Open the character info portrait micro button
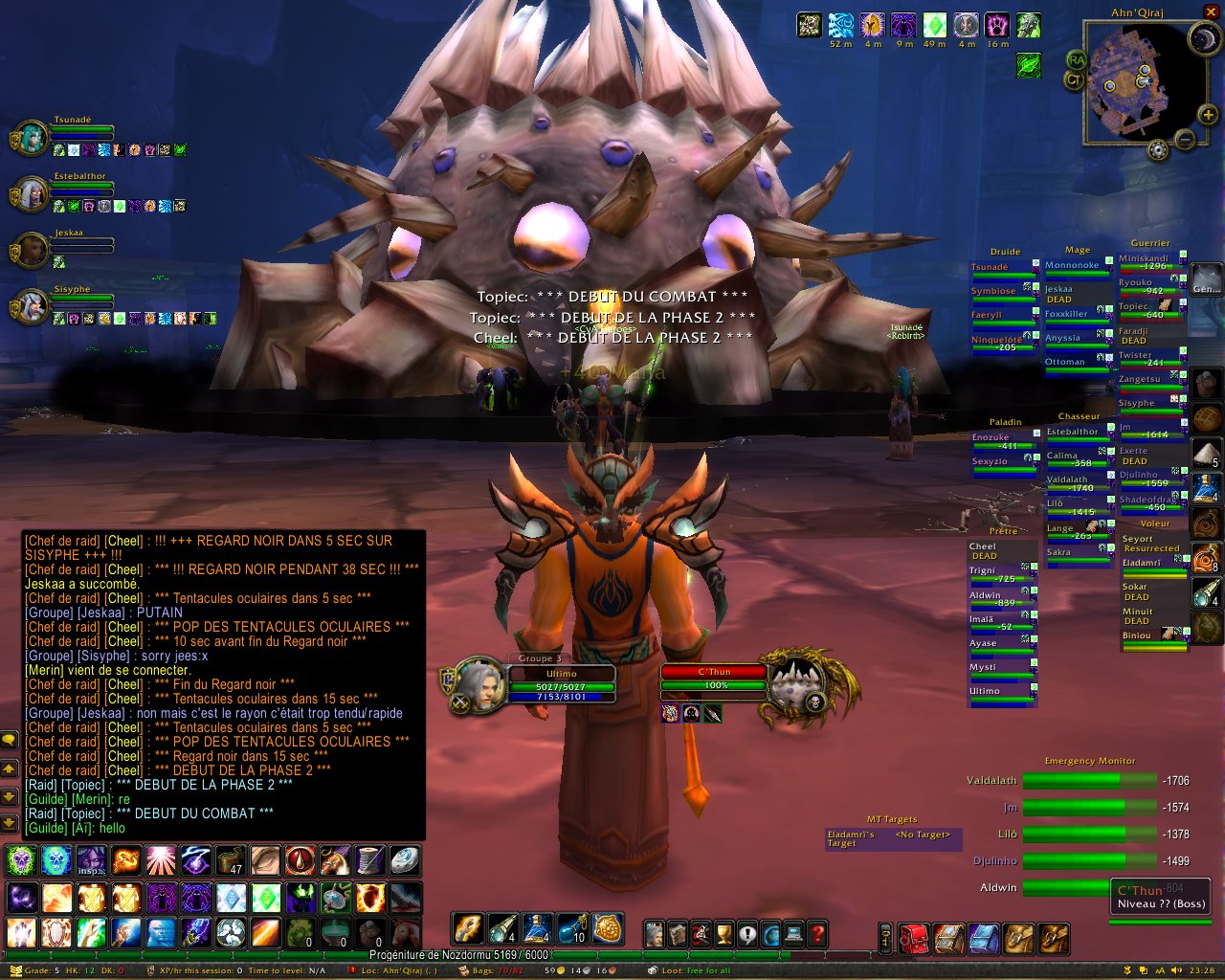Image resolution: width=1225 pixels, height=980 pixels. pos(655,933)
